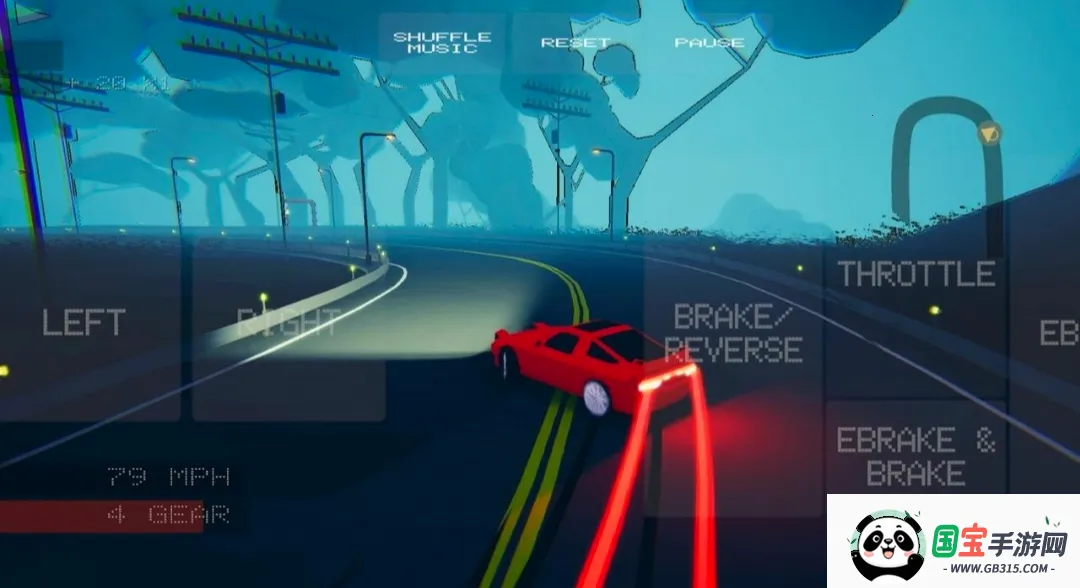
Task: Tap the Shuffle Music button
Action: (442, 43)
